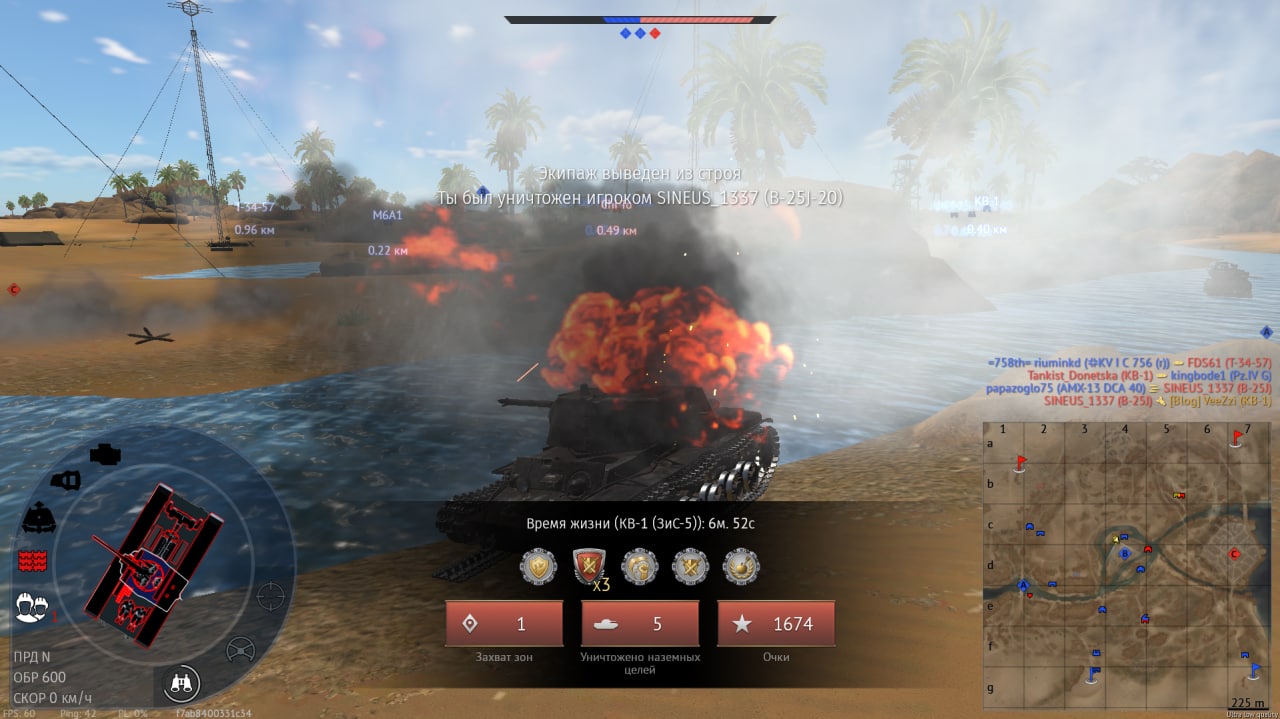
Task: Click the red flooding waves status icon
Action: coord(34,560)
